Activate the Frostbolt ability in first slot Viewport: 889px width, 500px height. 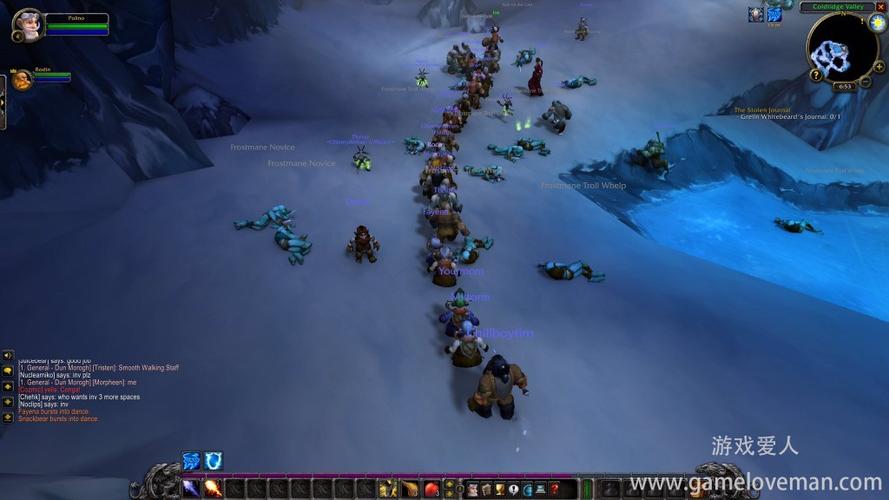pos(191,488)
